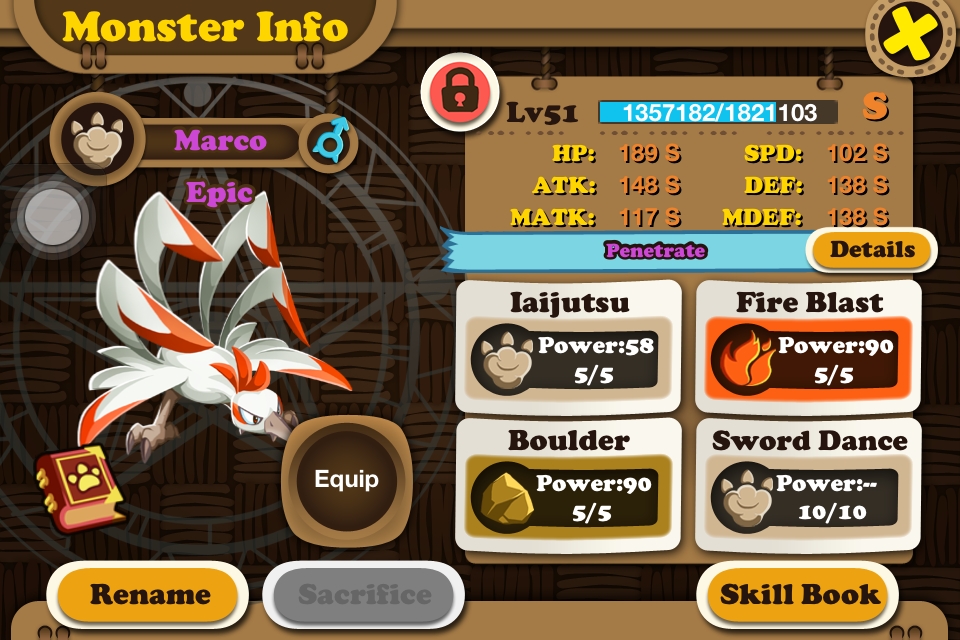The height and width of the screenshot is (640, 960).
Task: Select the Iaijutsu skill
Action: pos(568,345)
